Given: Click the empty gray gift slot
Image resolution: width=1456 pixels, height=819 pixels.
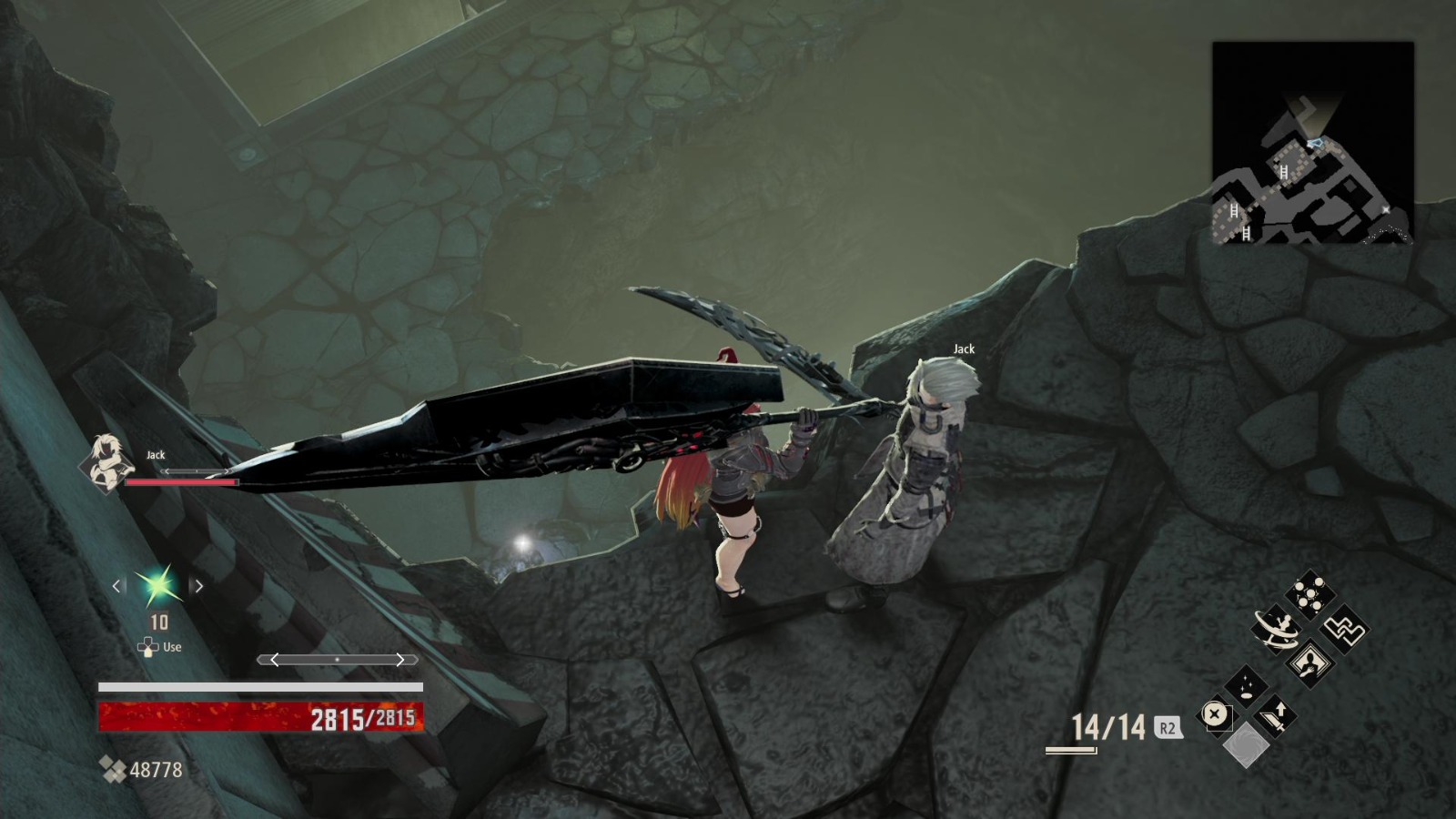Looking at the screenshot, I should [x=1247, y=747].
